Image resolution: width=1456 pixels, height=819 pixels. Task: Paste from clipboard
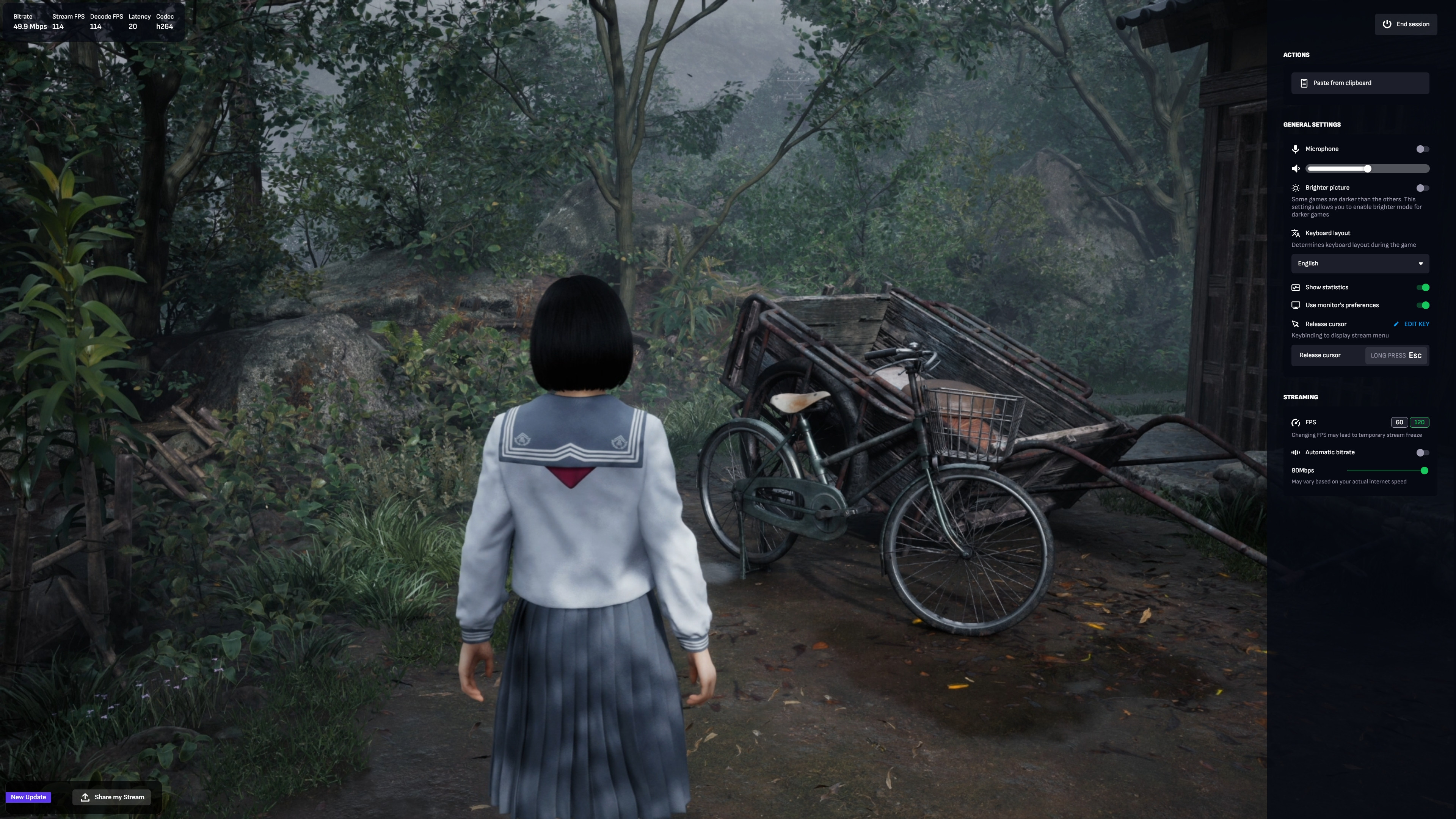(x=1360, y=83)
